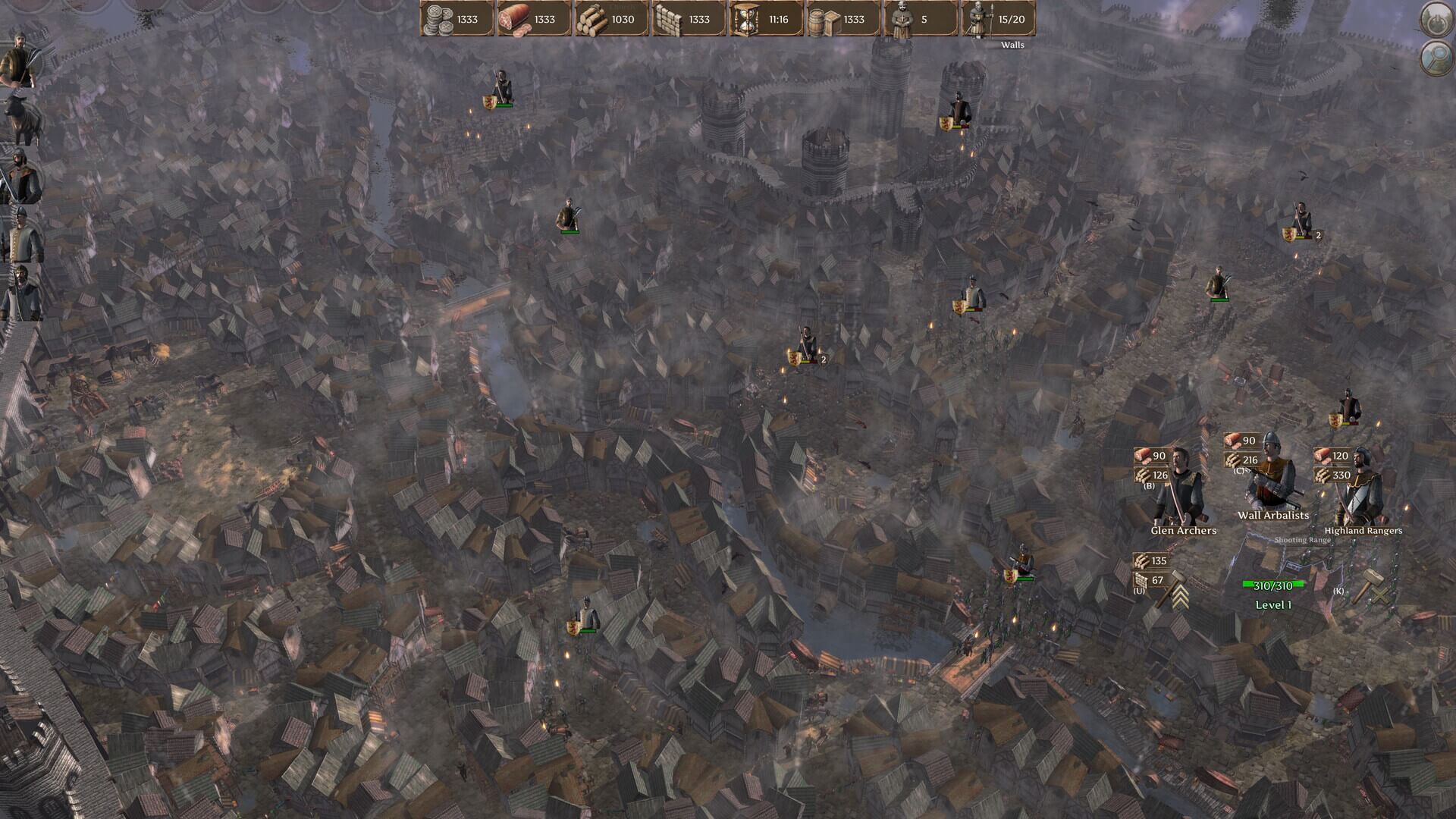Click the 310/310 green health bar
Image resolution: width=1456 pixels, height=819 pixels.
[x=1272, y=585]
